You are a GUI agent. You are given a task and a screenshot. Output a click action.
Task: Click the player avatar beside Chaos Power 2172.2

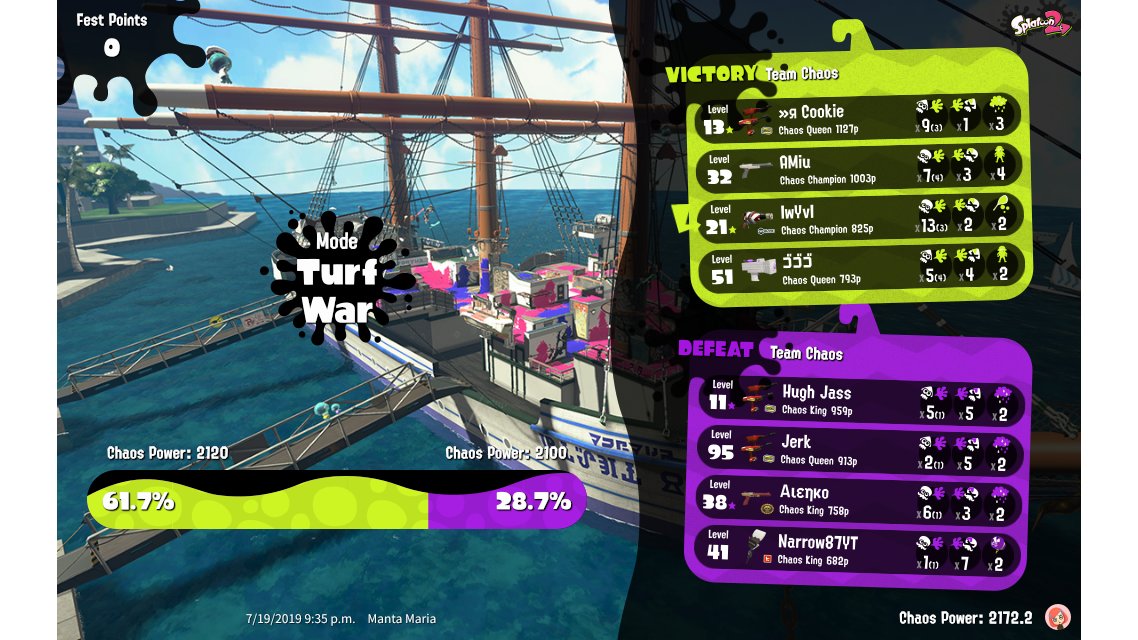1056,616
